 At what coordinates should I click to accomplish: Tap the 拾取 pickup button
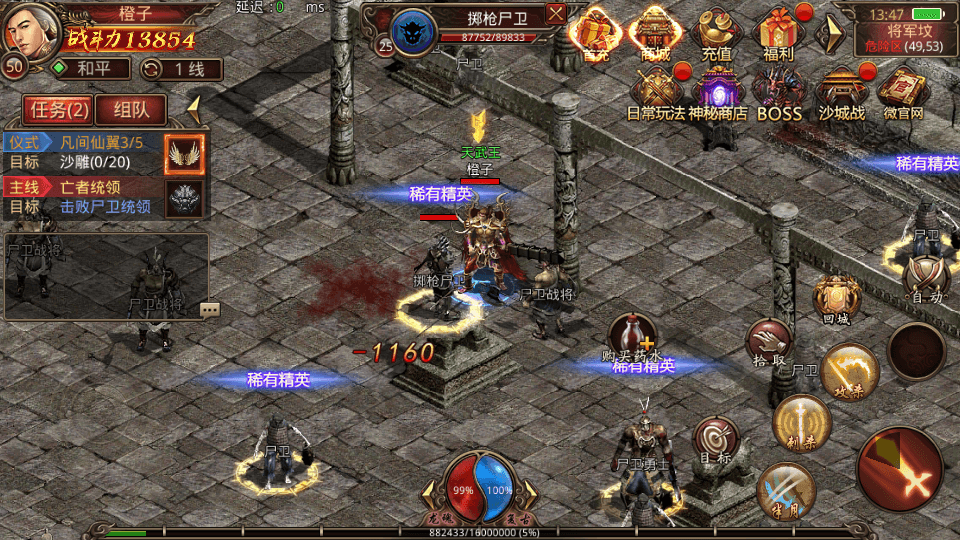(770, 343)
